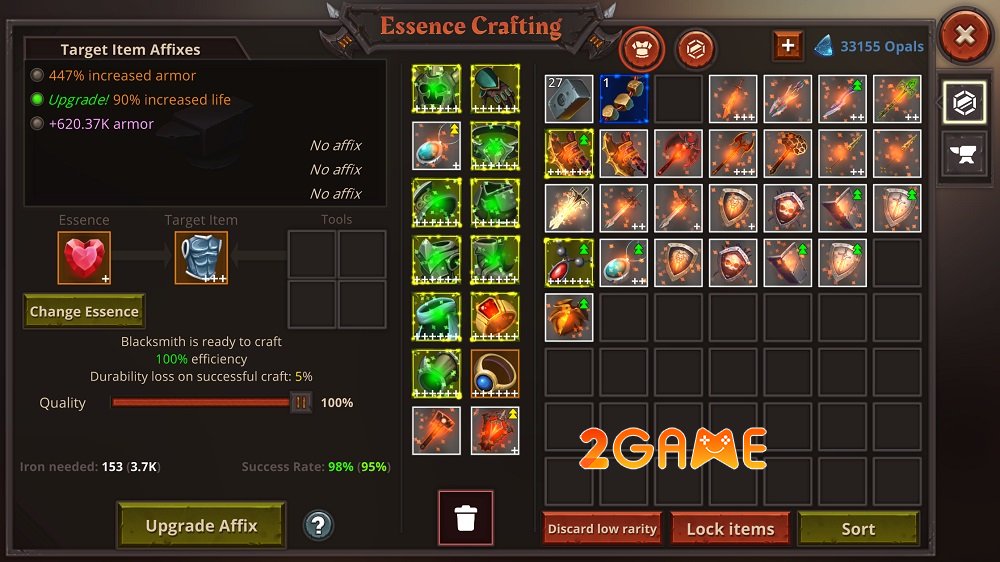The width and height of the screenshot is (1000, 562).
Task: Select the red heart essence slot
Action: (x=84, y=257)
